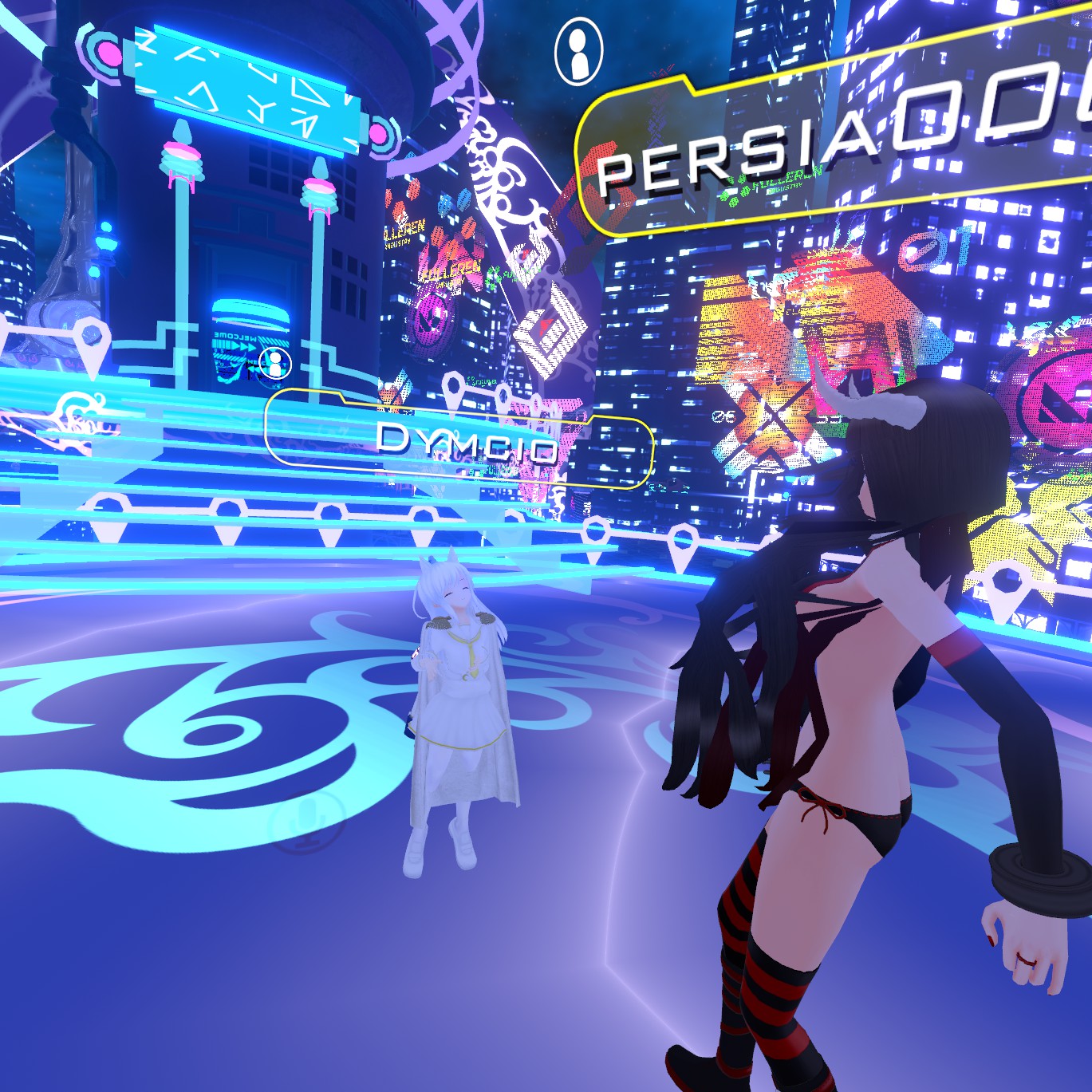
Task: Click the person icon above Dymcio's nameplate
Action: click(x=276, y=364)
